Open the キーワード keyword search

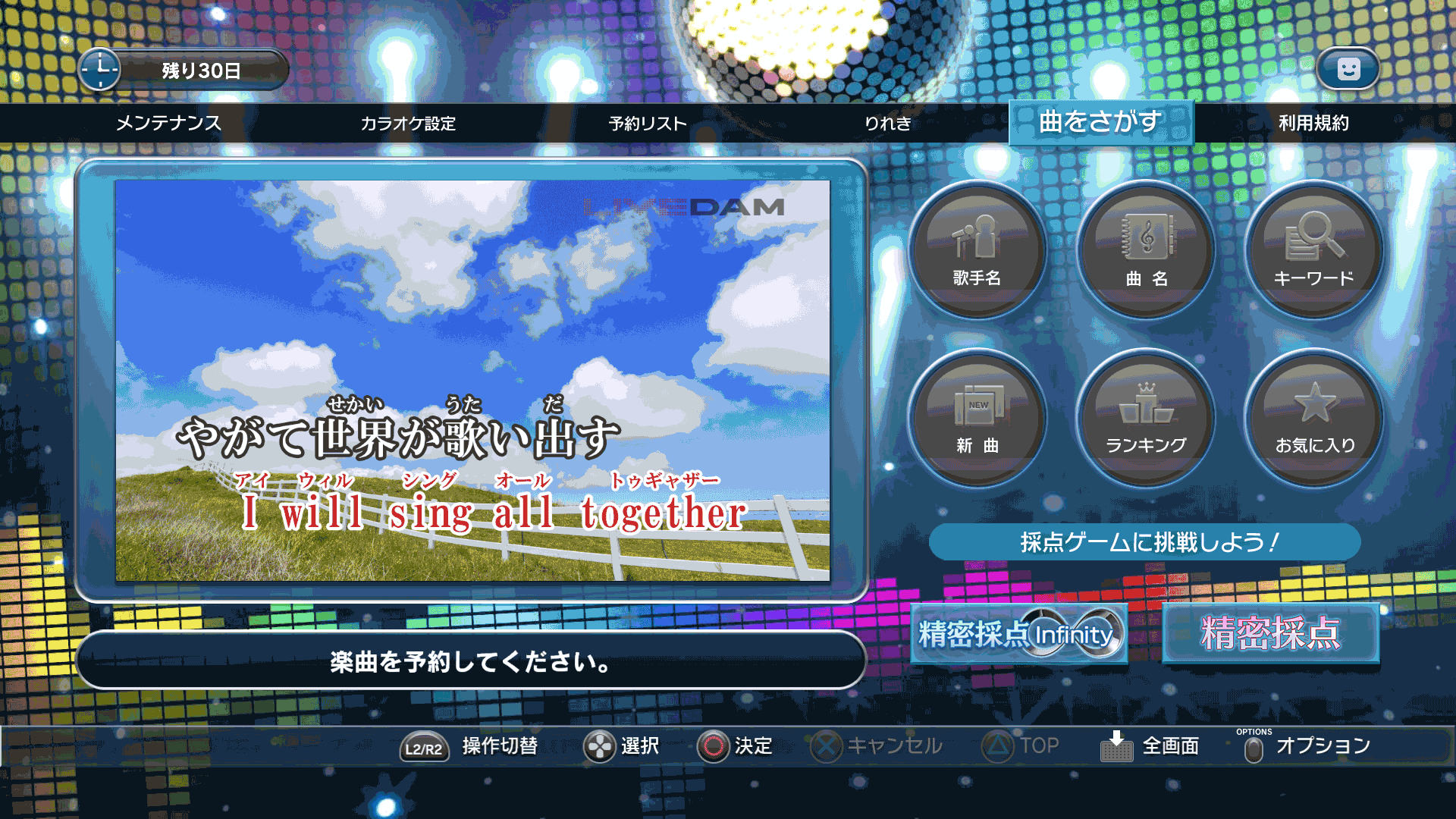(1314, 250)
